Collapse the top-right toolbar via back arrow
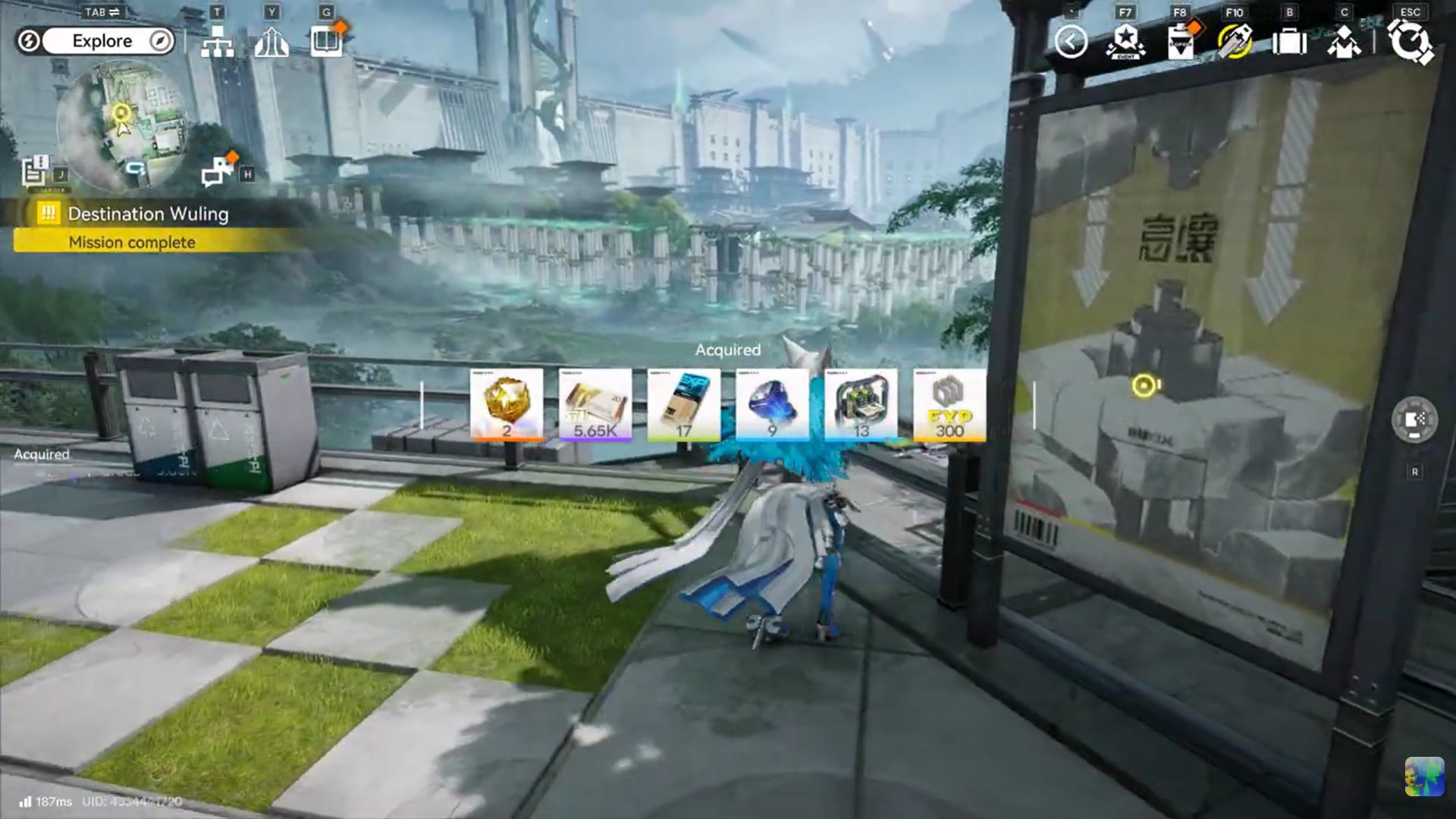The height and width of the screenshot is (819, 1456). [1072, 43]
